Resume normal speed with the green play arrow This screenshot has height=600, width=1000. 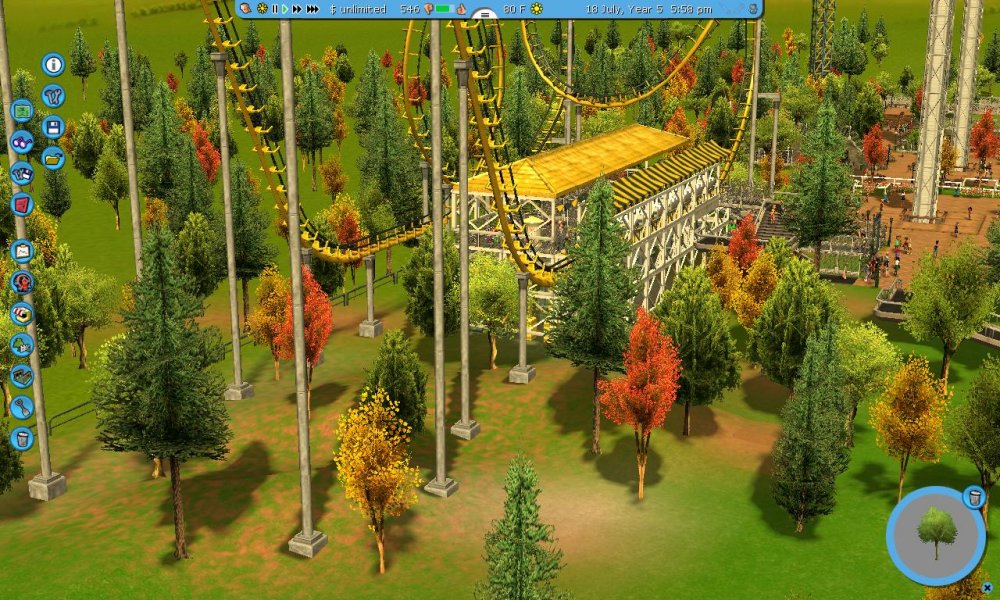pos(285,9)
